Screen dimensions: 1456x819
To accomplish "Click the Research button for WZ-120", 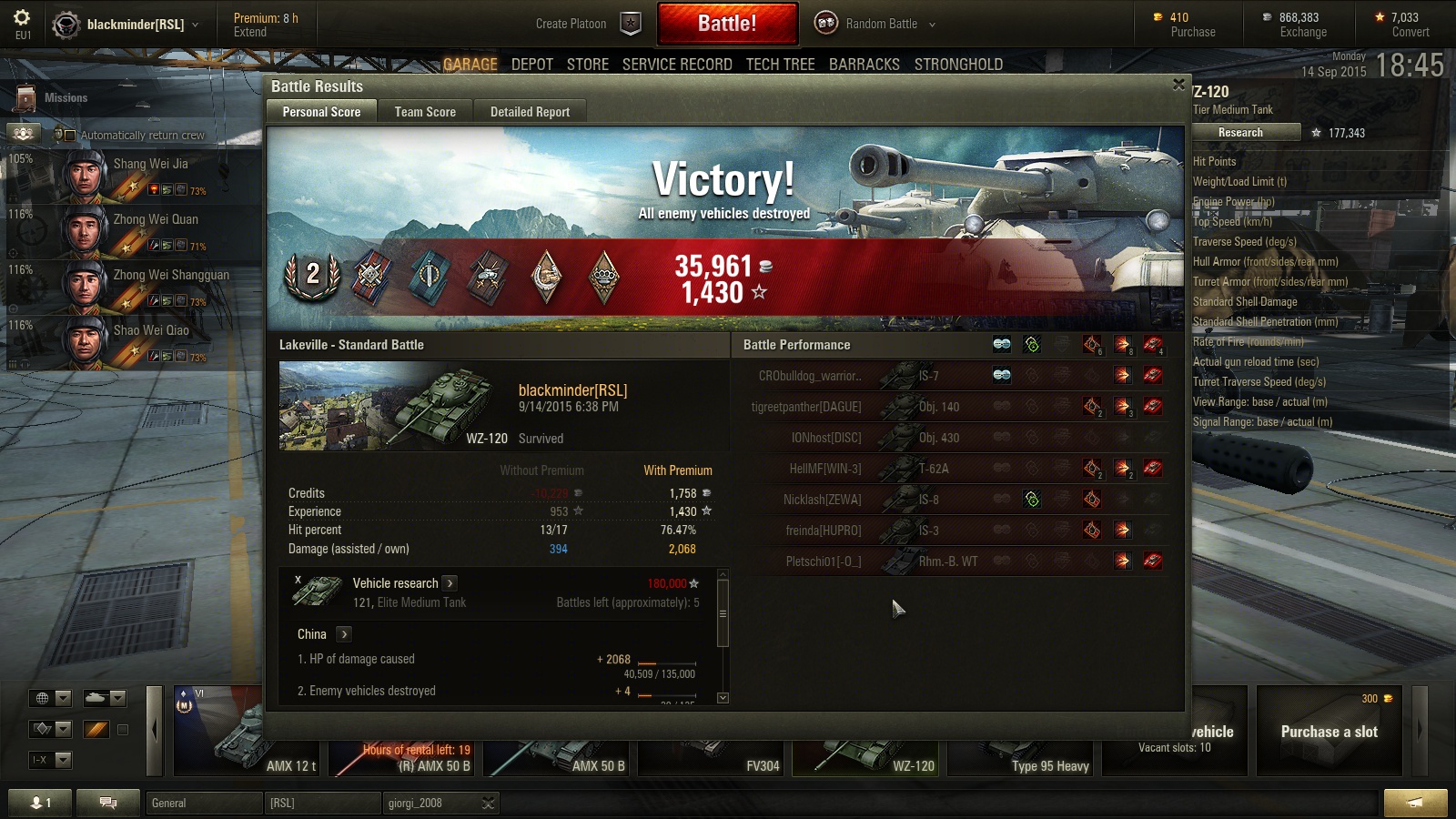I will (1240, 133).
